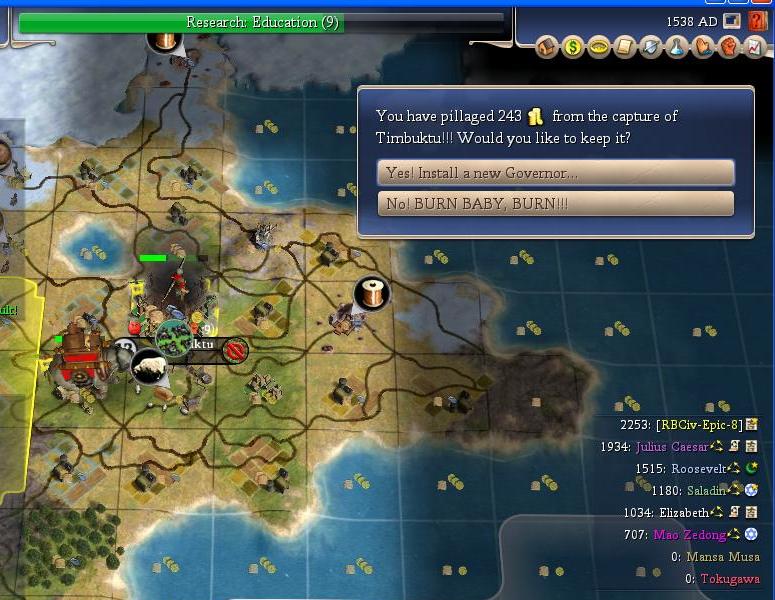
Task: Click the raised fist advisor icon
Action: (728, 47)
